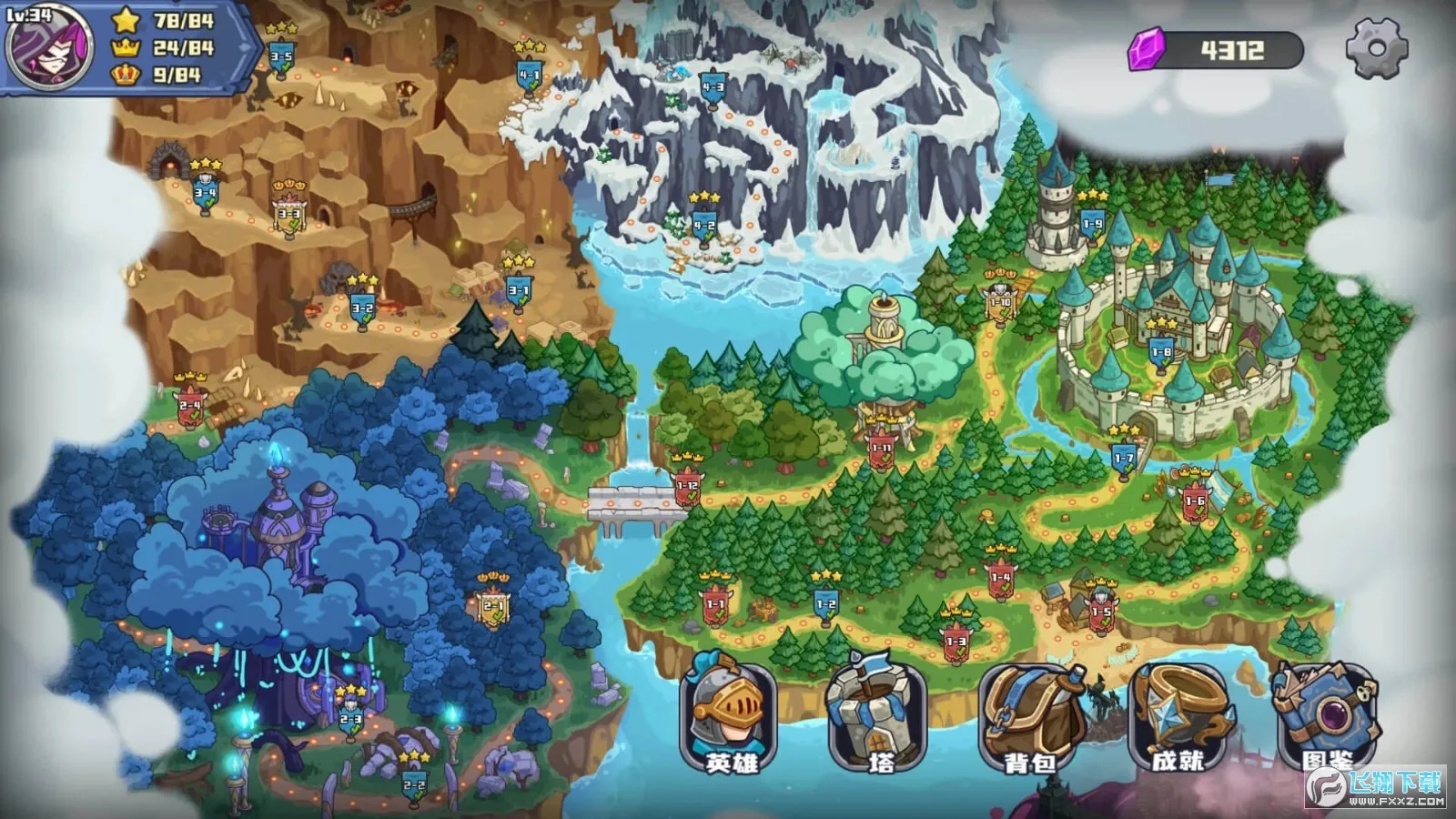Select stage 4-1 flag marker
1456x819 pixels.
pyautogui.click(x=529, y=76)
